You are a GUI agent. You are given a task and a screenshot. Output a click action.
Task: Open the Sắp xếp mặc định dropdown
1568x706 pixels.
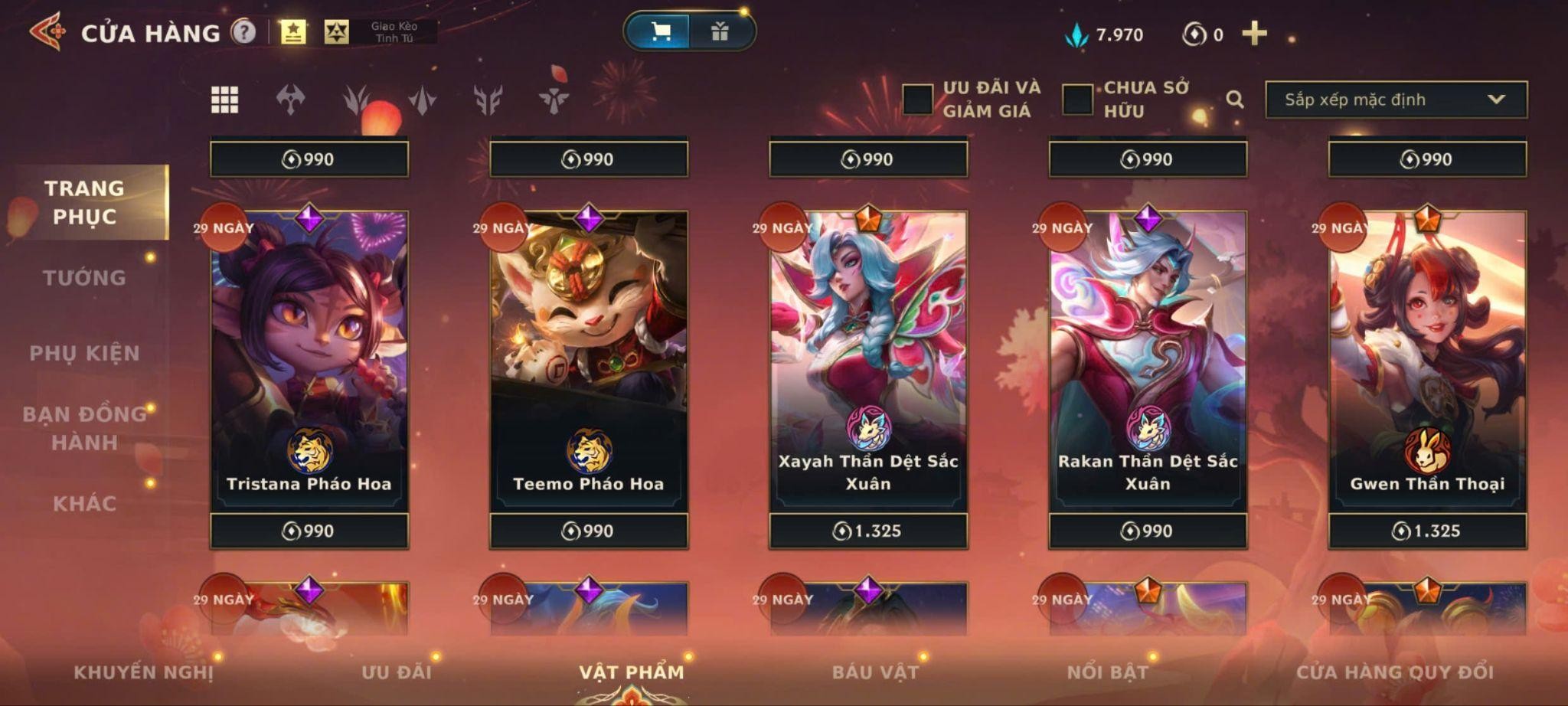point(1395,100)
